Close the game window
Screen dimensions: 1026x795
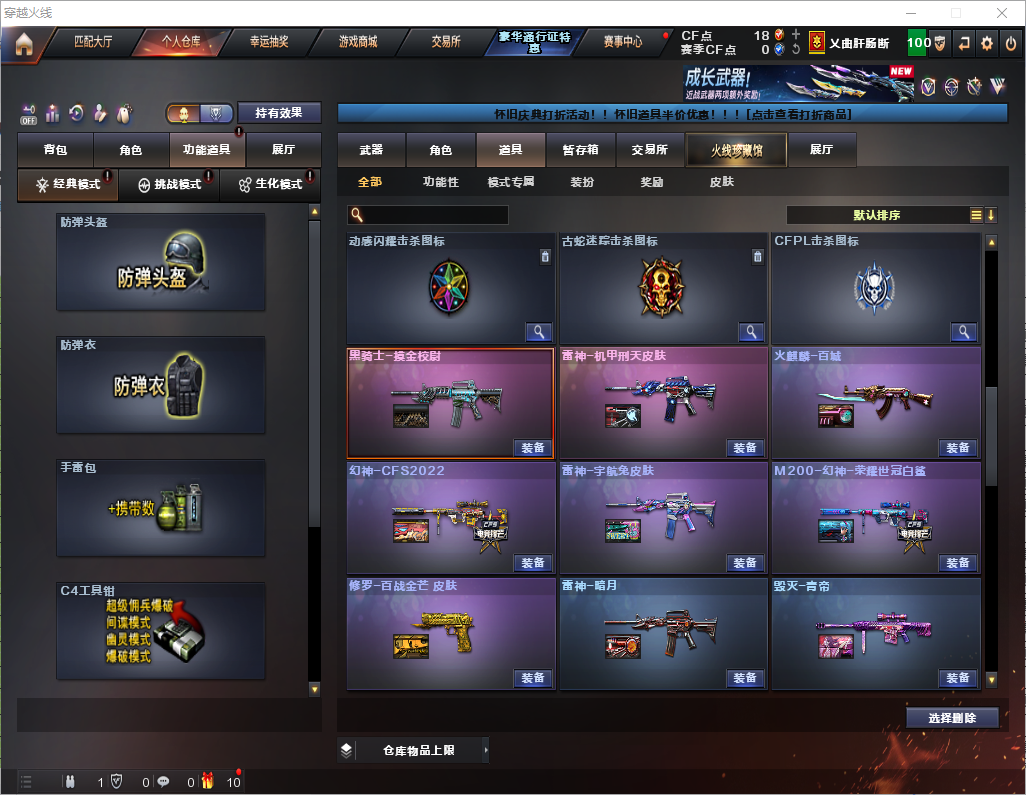point(1001,13)
